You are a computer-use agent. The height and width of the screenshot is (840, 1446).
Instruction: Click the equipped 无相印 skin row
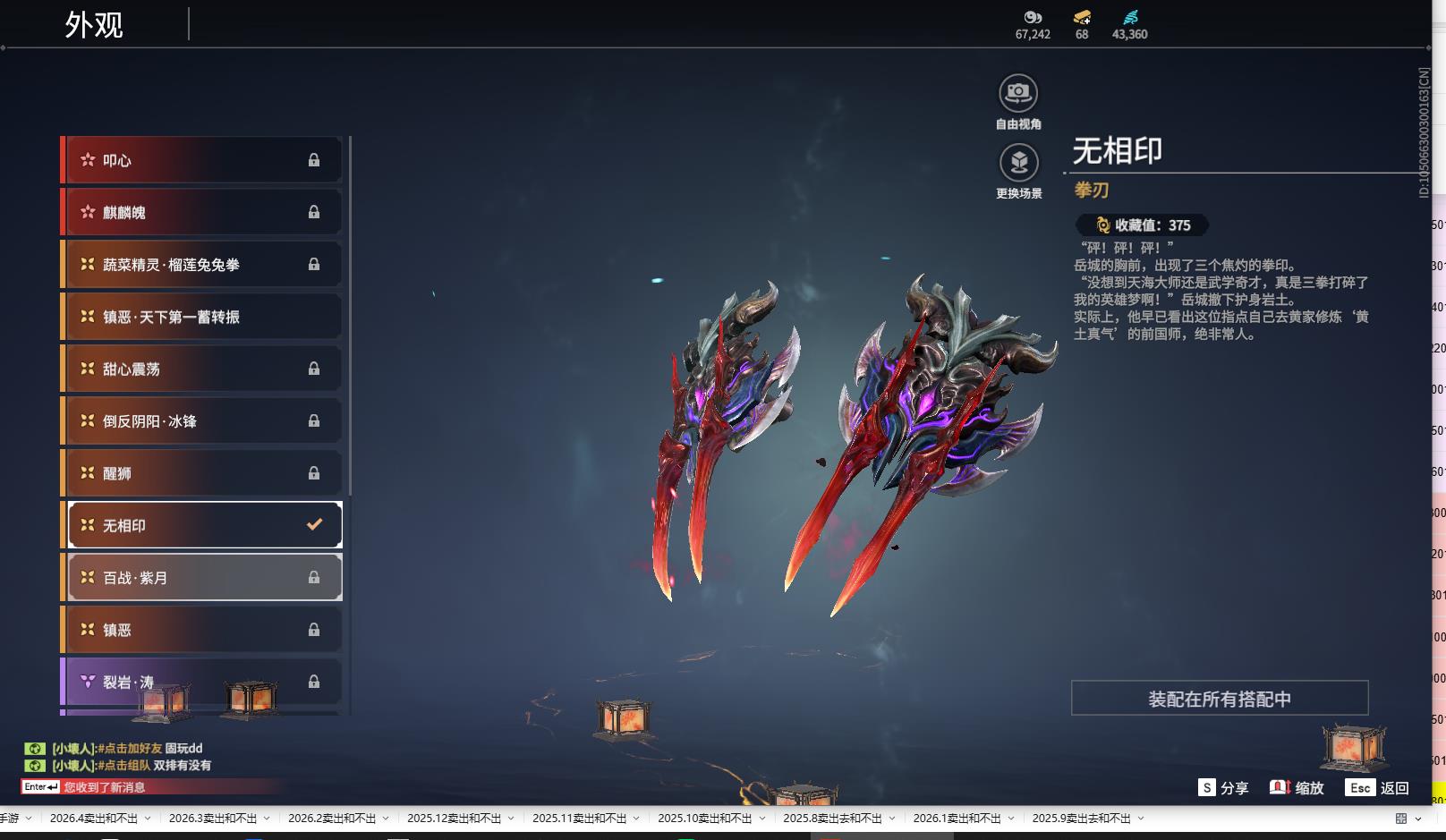[205, 525]
